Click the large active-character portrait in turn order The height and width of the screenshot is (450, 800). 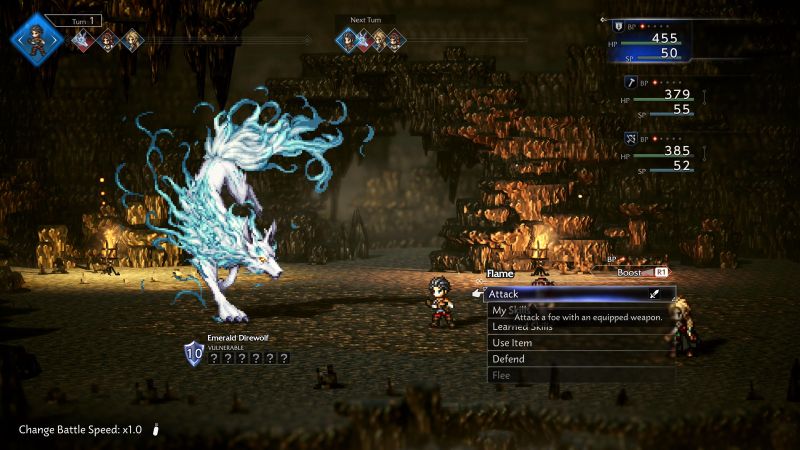38,40
